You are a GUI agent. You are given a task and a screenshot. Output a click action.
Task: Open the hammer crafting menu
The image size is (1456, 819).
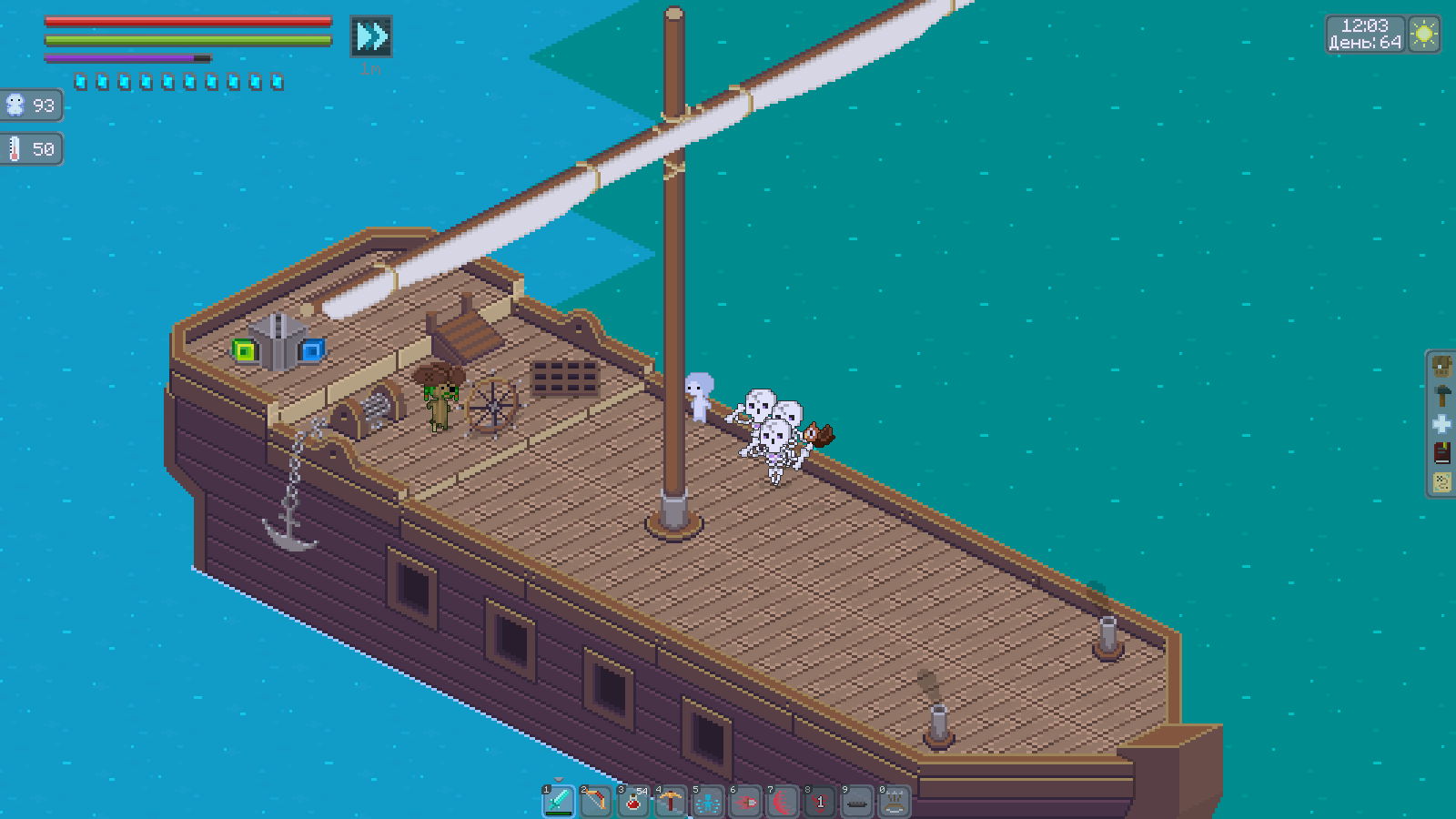(x=1442, y=395)
